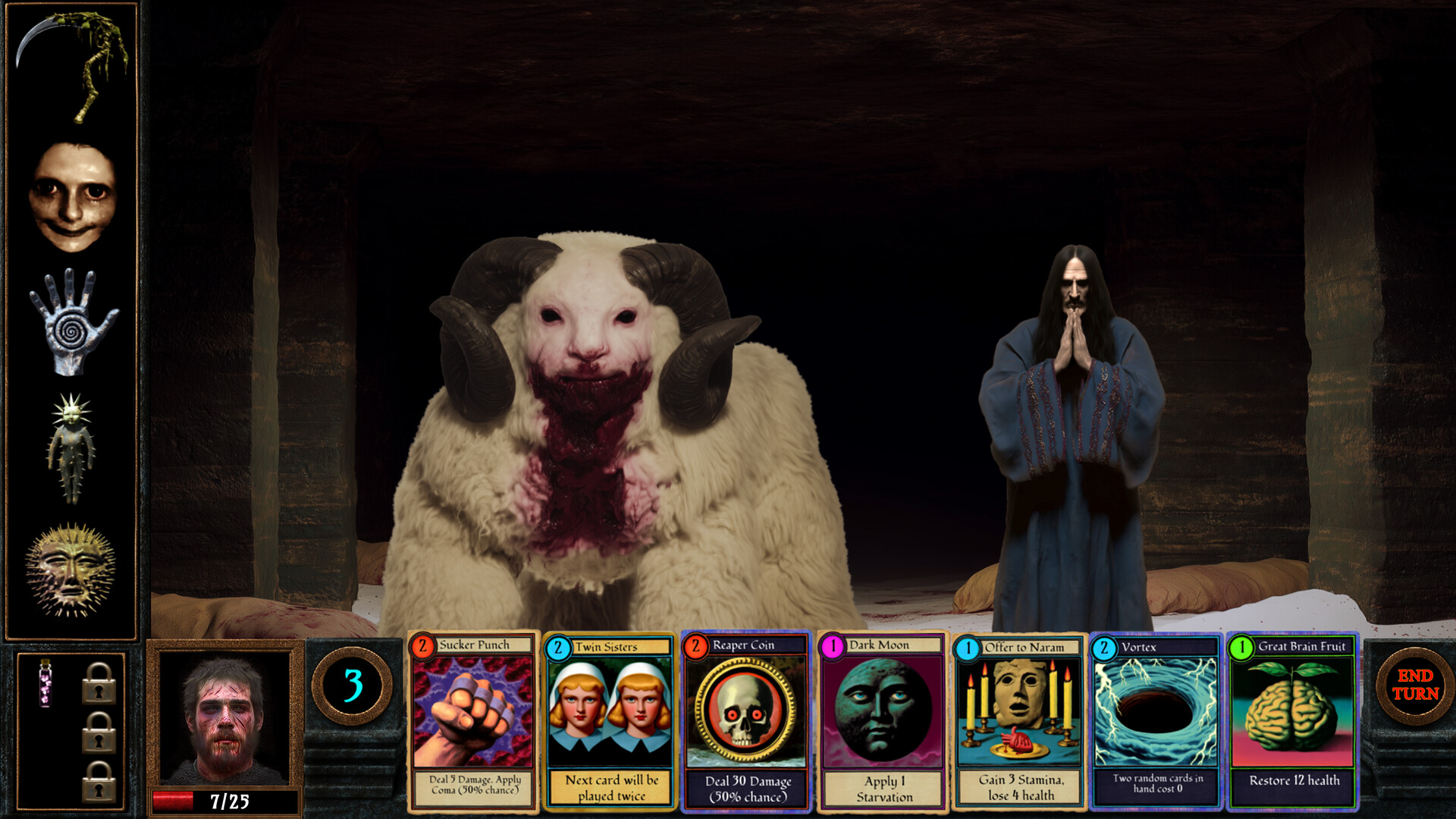
Task: Select the Twin Sisters card
Action: coord(610,720)
